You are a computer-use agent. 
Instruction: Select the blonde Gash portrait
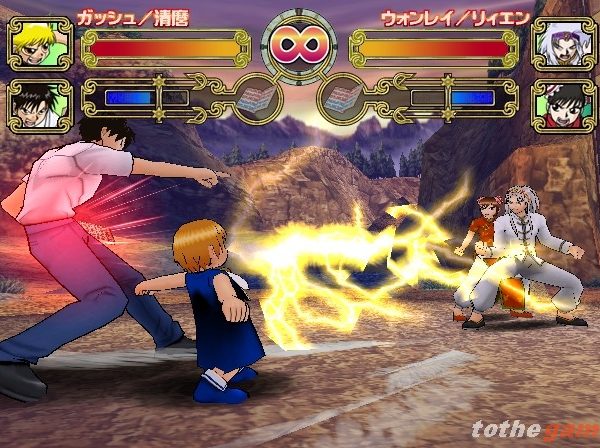[x=40, y=44]
